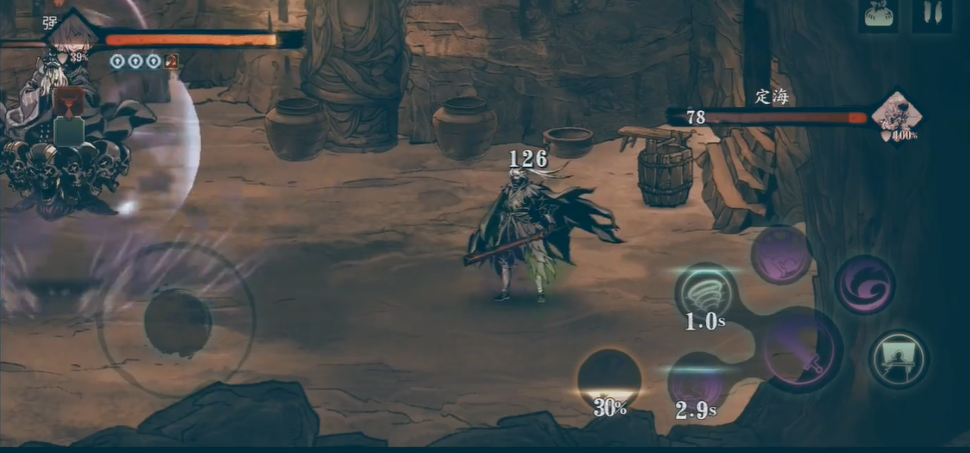Open the bag pouch icon
This screenshot has width=970, height=453.
[880, 16]
